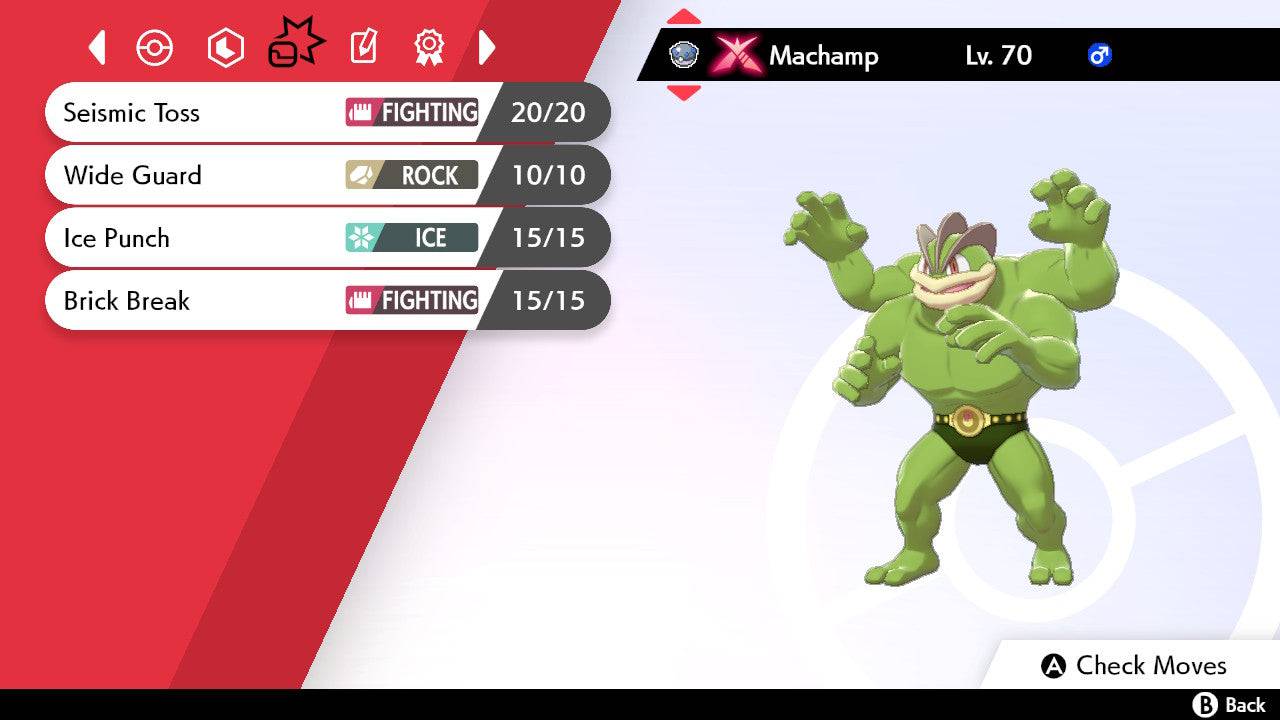Switch to the Poké Ball overview tab

coord(155,48)
